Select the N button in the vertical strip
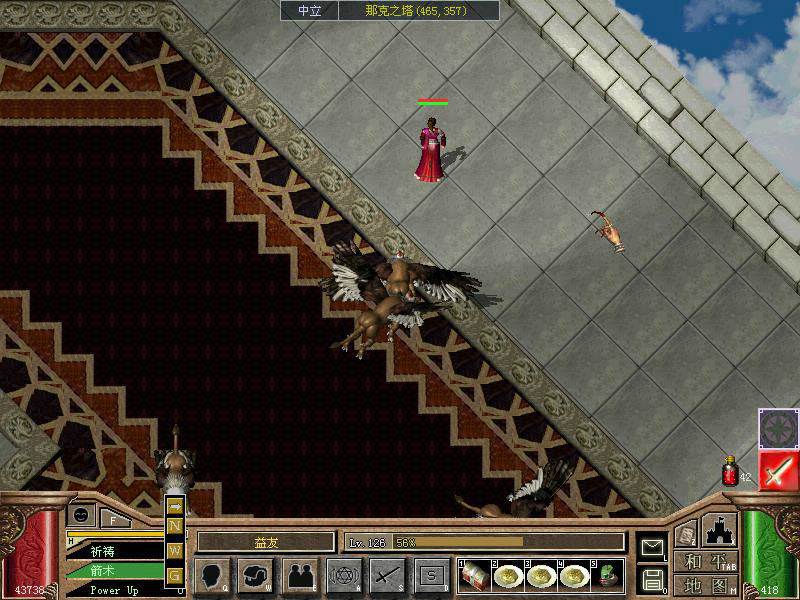 pos(175,527)
